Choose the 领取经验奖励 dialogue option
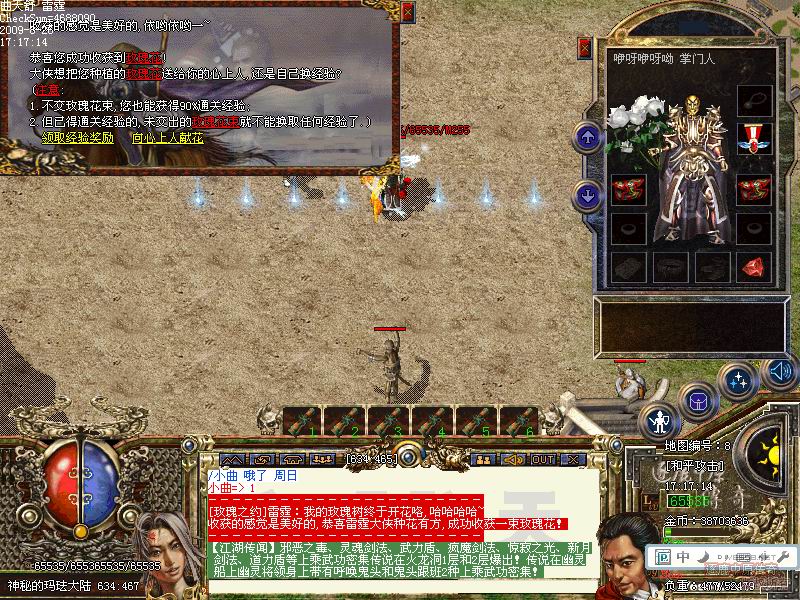800x600 pixels. [x=76, y=138]
